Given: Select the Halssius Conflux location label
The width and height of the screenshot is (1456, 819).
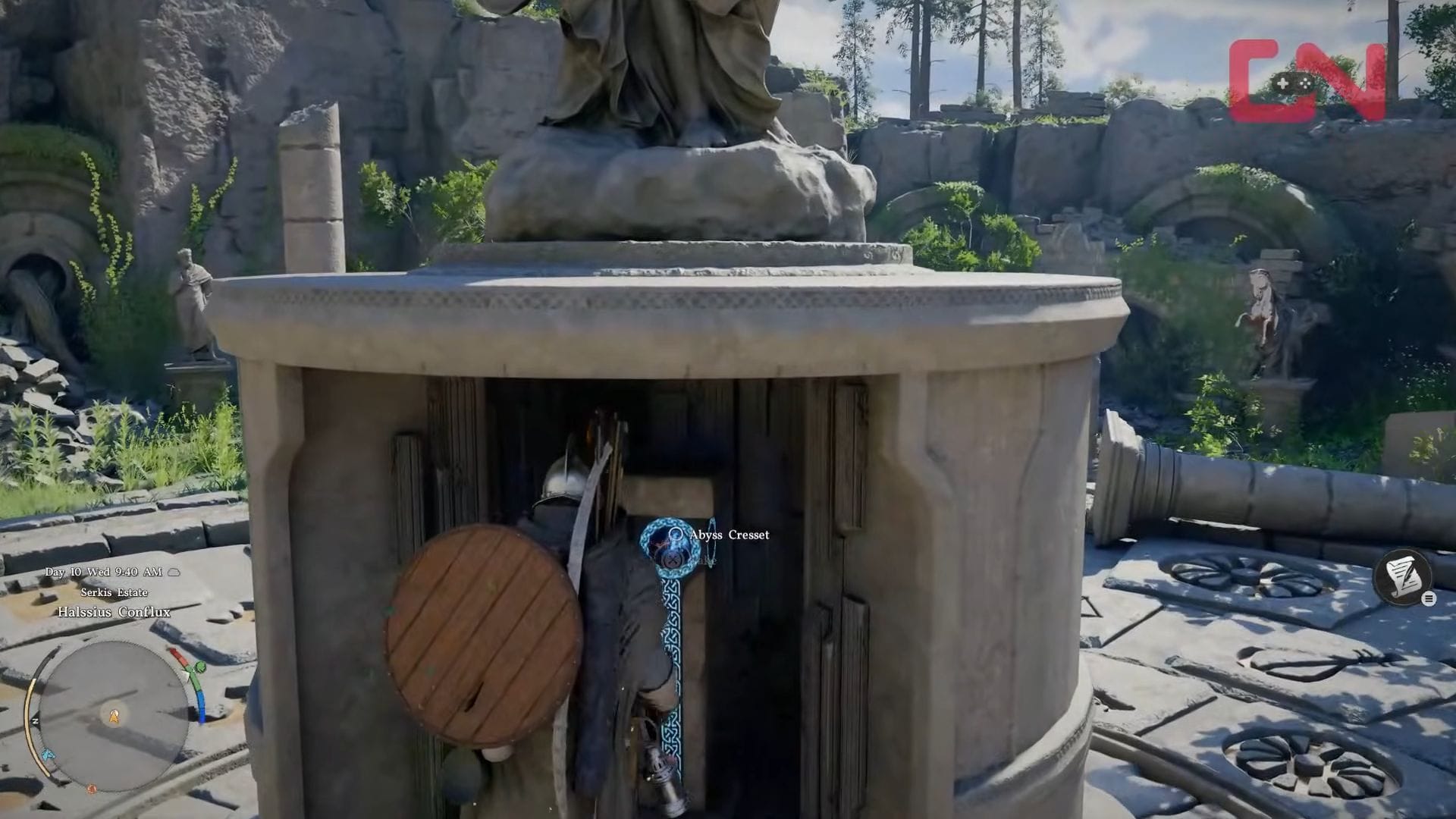Looking at the screenshot, I should click(x=115, y=612).
